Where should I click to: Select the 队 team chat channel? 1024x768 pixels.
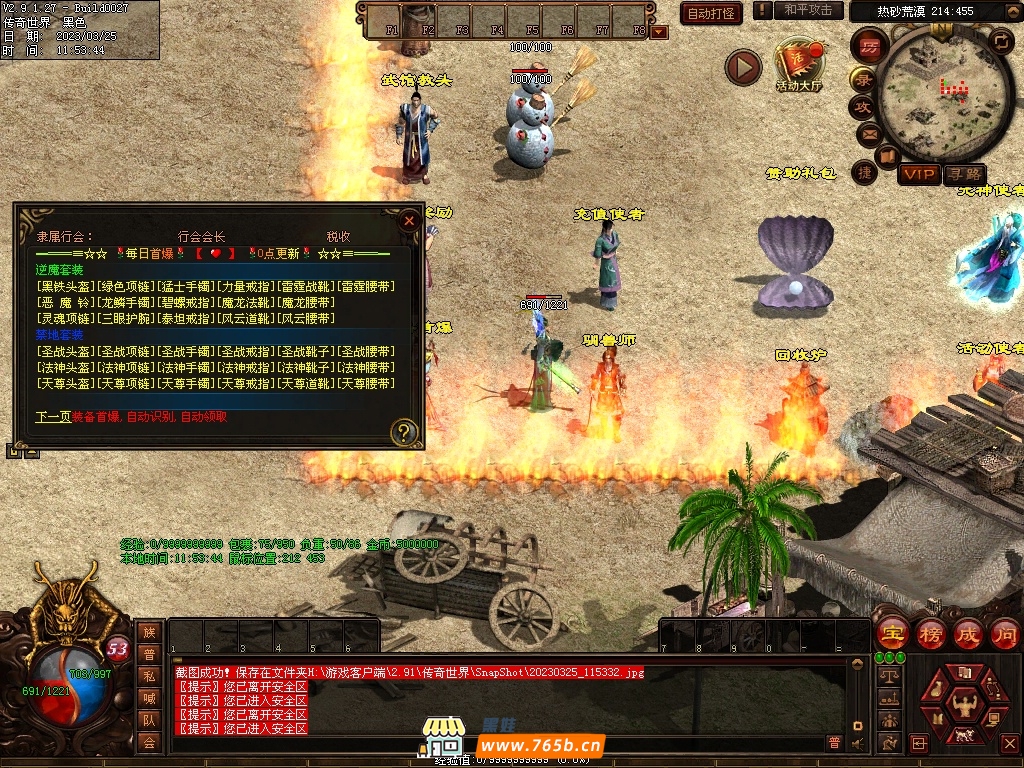coord(149,719)
